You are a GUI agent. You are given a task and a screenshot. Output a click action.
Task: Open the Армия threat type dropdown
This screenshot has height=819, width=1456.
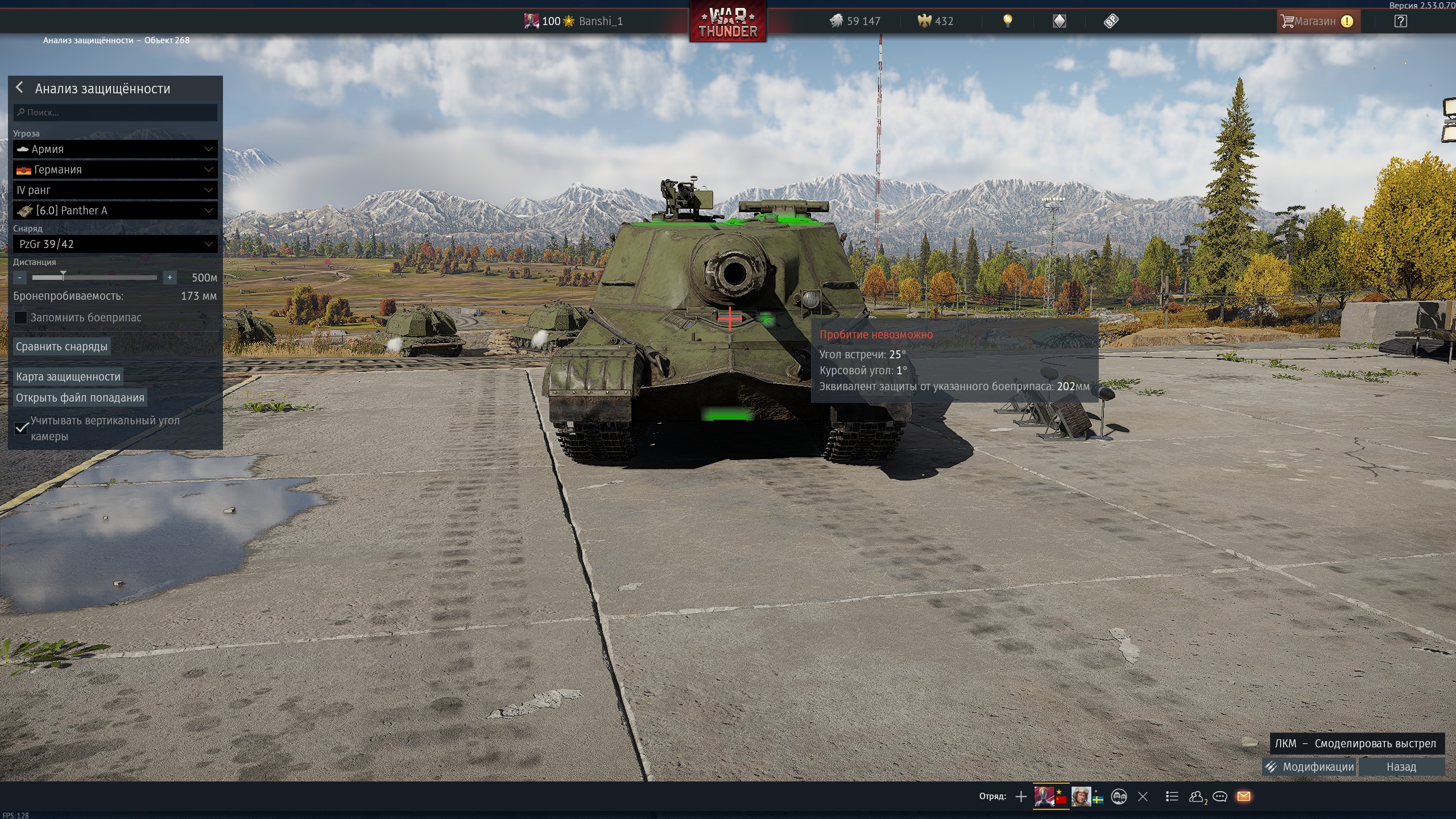click(115, 149)
